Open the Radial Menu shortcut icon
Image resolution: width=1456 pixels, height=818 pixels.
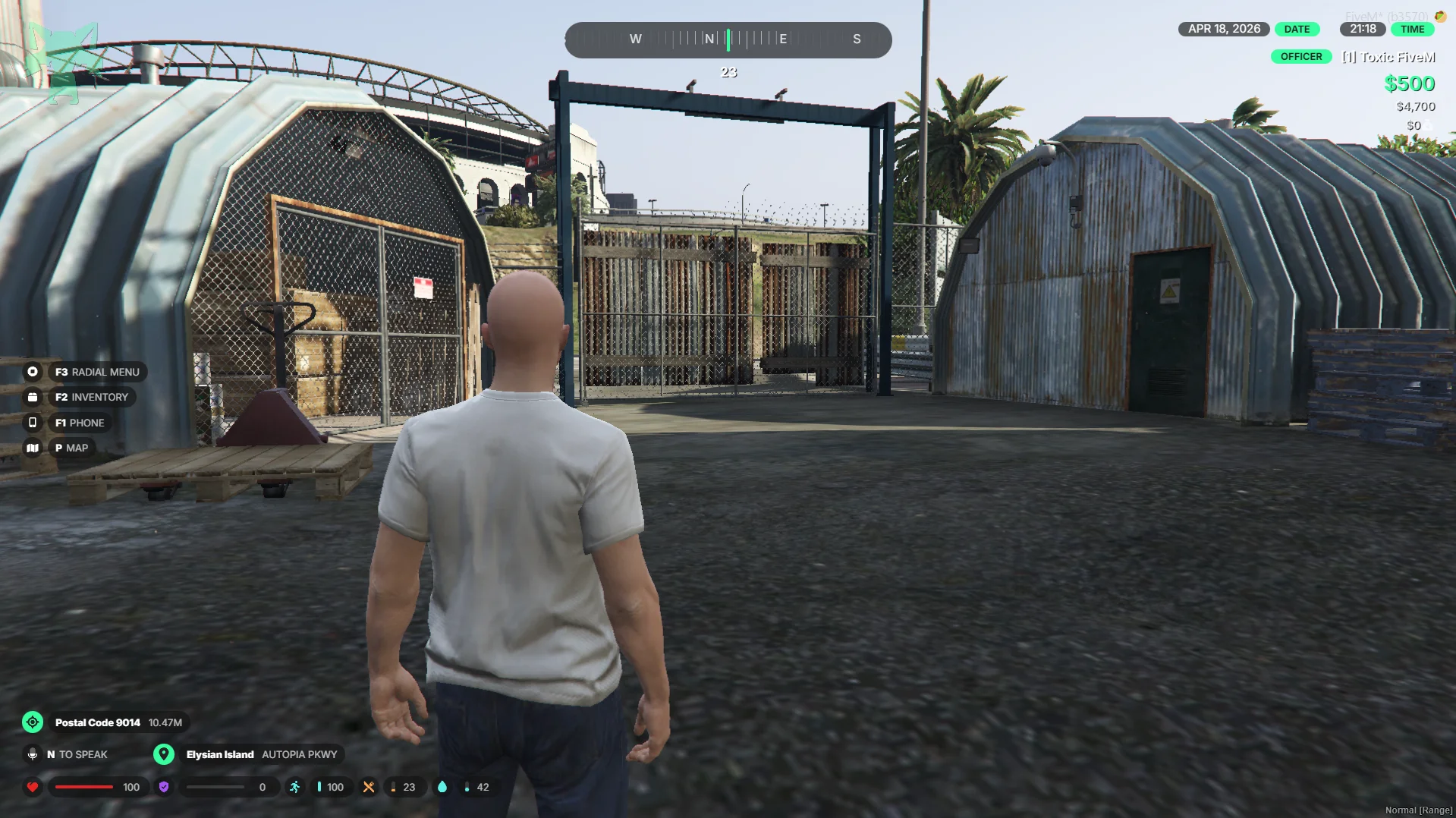coord(33,372)
